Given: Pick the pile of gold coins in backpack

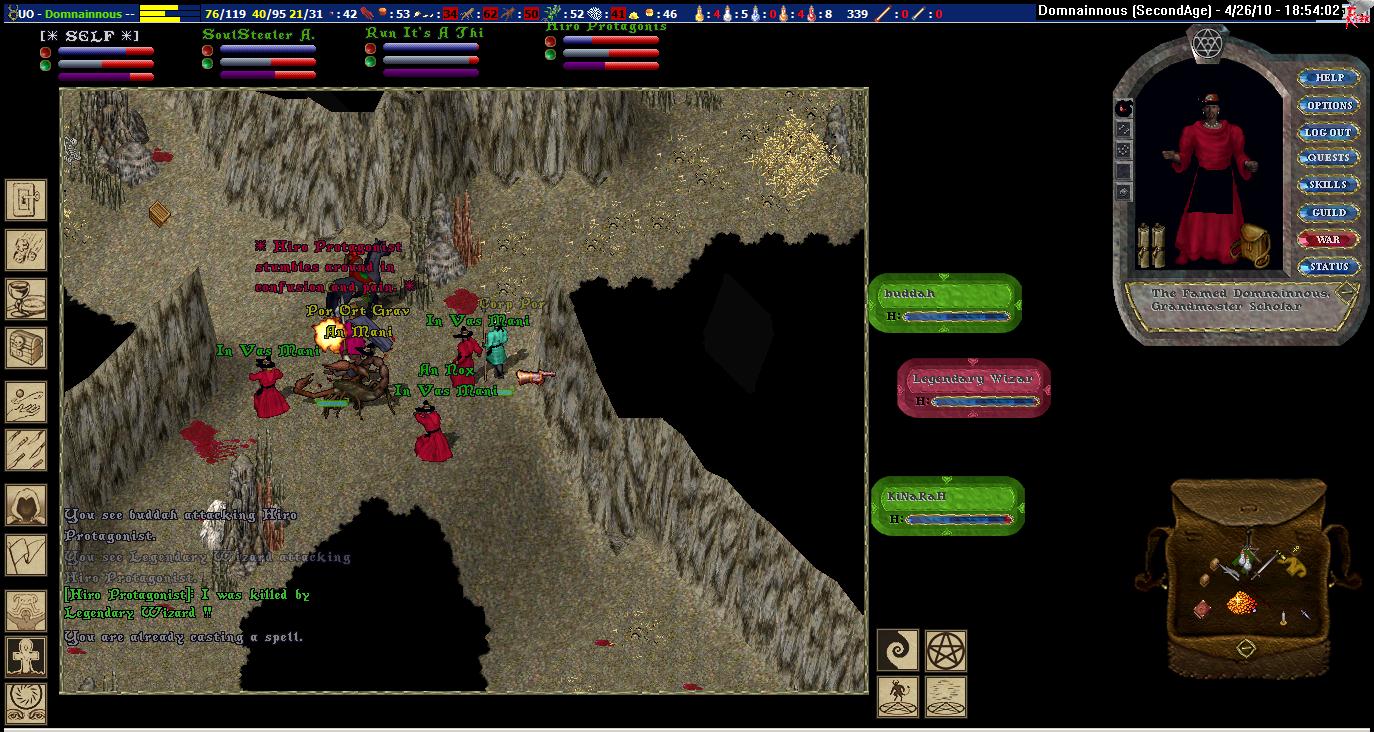Looking at the screenshot, I should click(1240, 602).
